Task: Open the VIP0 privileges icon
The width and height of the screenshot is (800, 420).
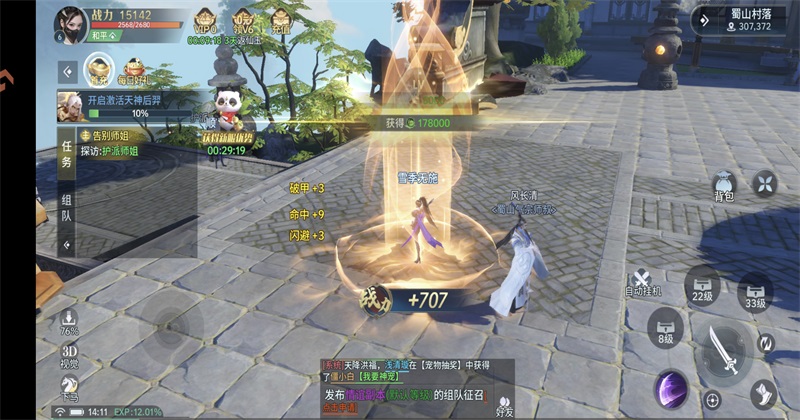Action: click(x=205, y=20)
